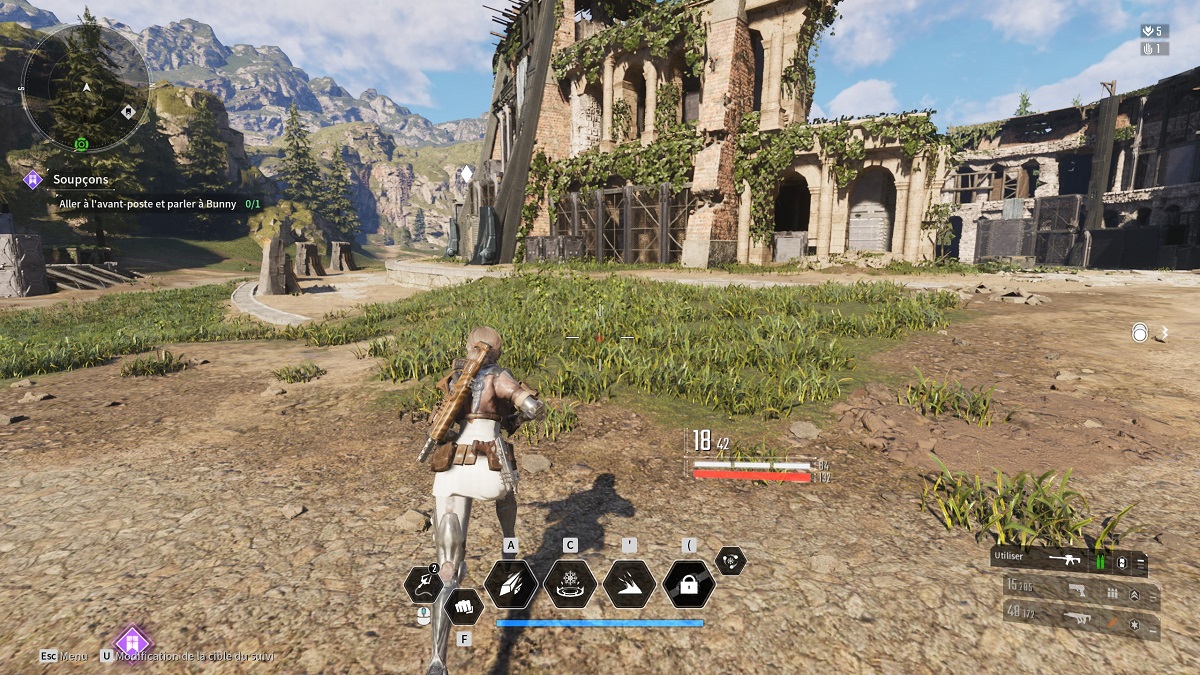Click the purple tracked quest diamond icon
Viewport: 1200px width, 675px height.
[x=132, y=643]
